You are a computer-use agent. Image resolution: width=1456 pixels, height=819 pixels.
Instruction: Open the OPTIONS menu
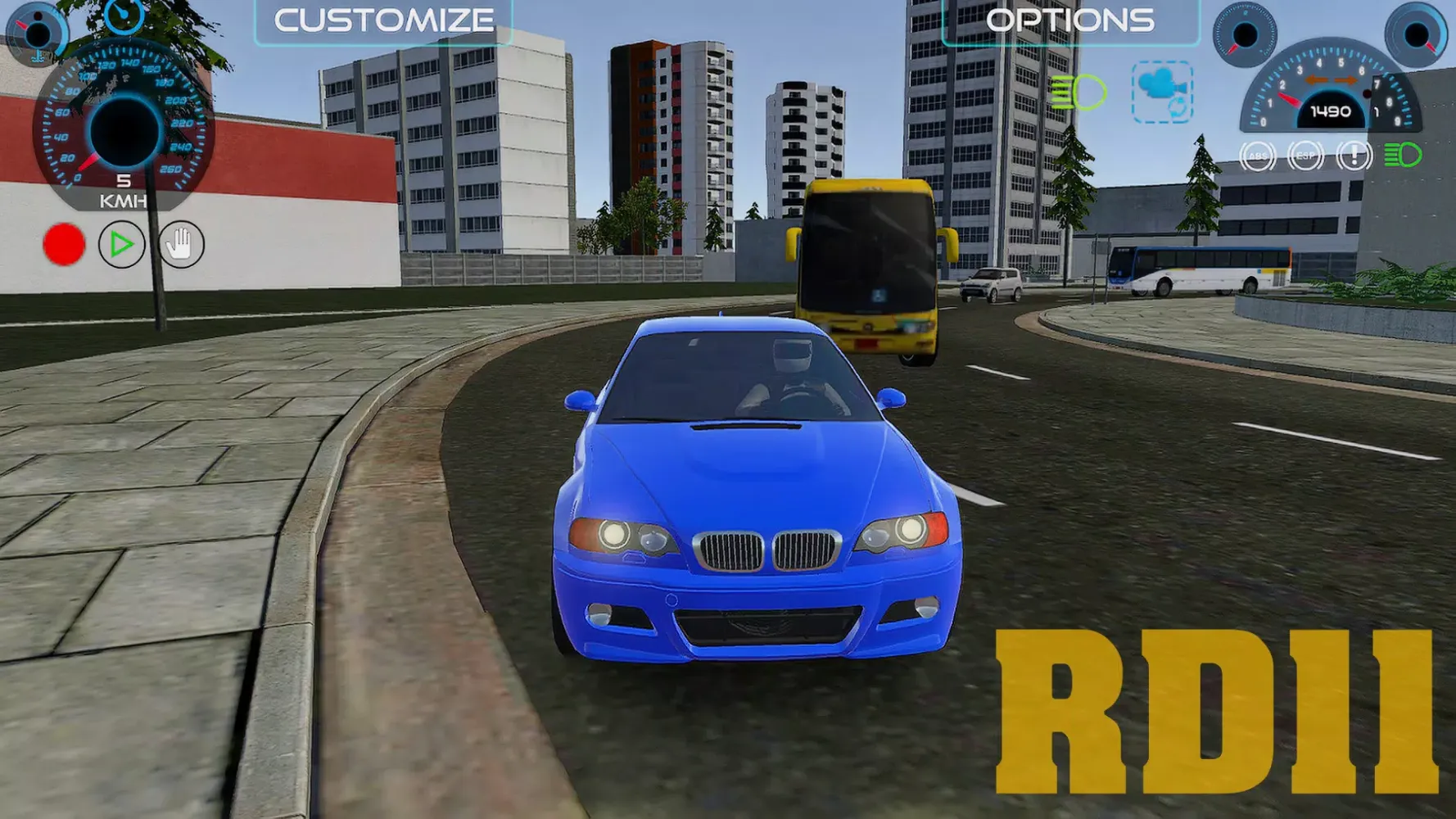point(1071,18)
